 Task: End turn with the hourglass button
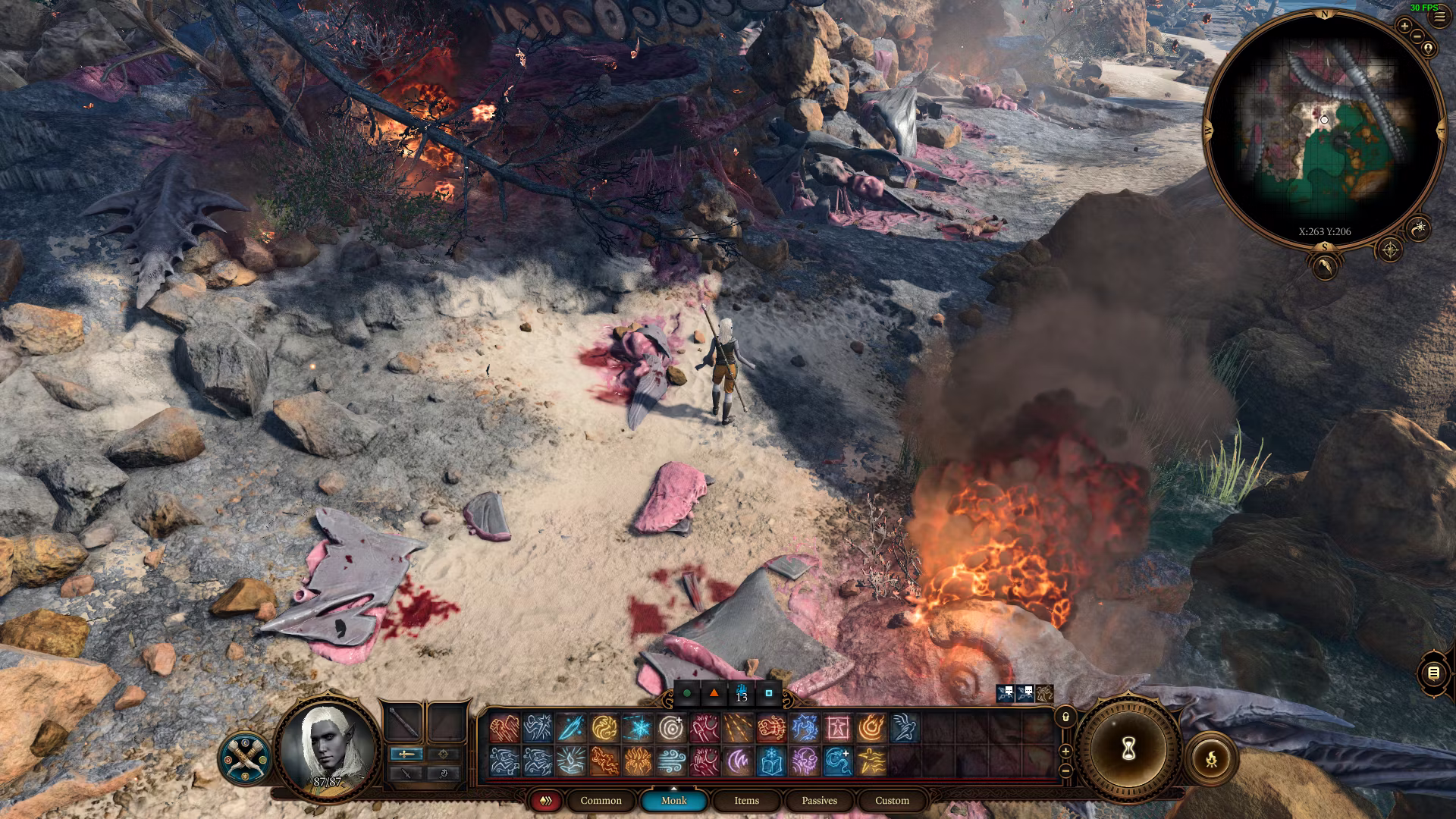coord(1128,749)
